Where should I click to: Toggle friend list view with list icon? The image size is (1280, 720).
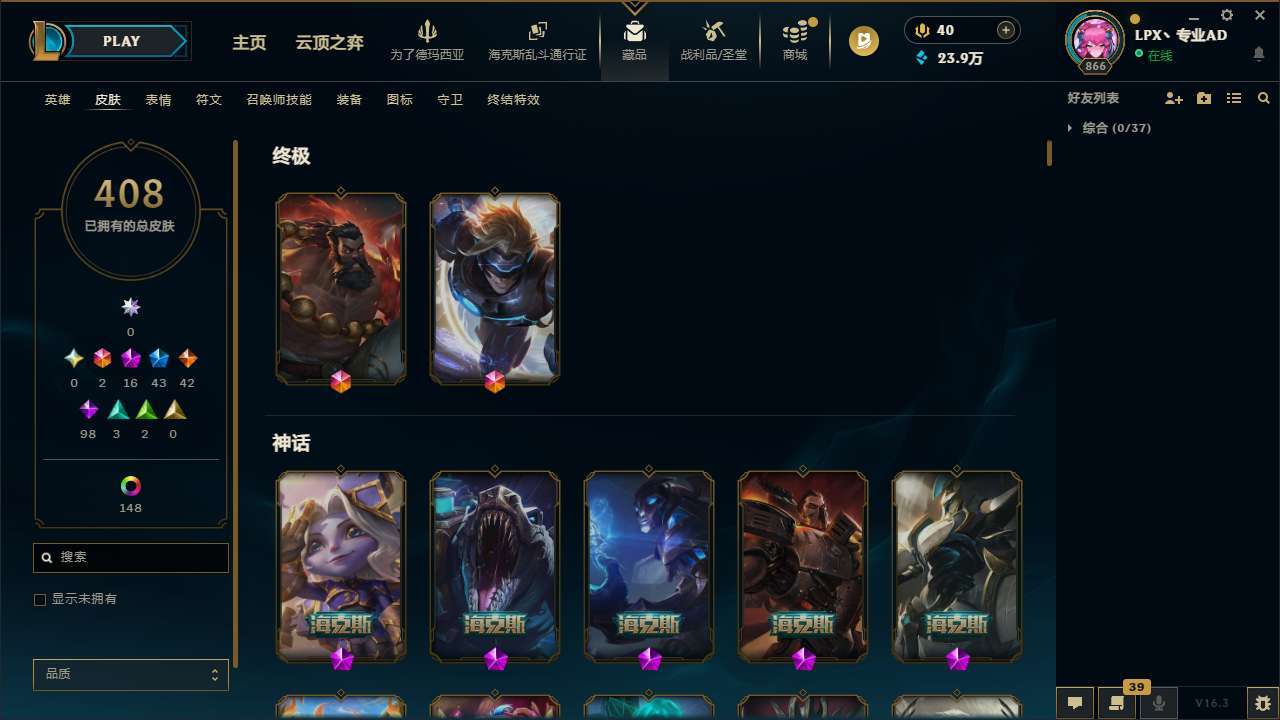pos(1234,98)
